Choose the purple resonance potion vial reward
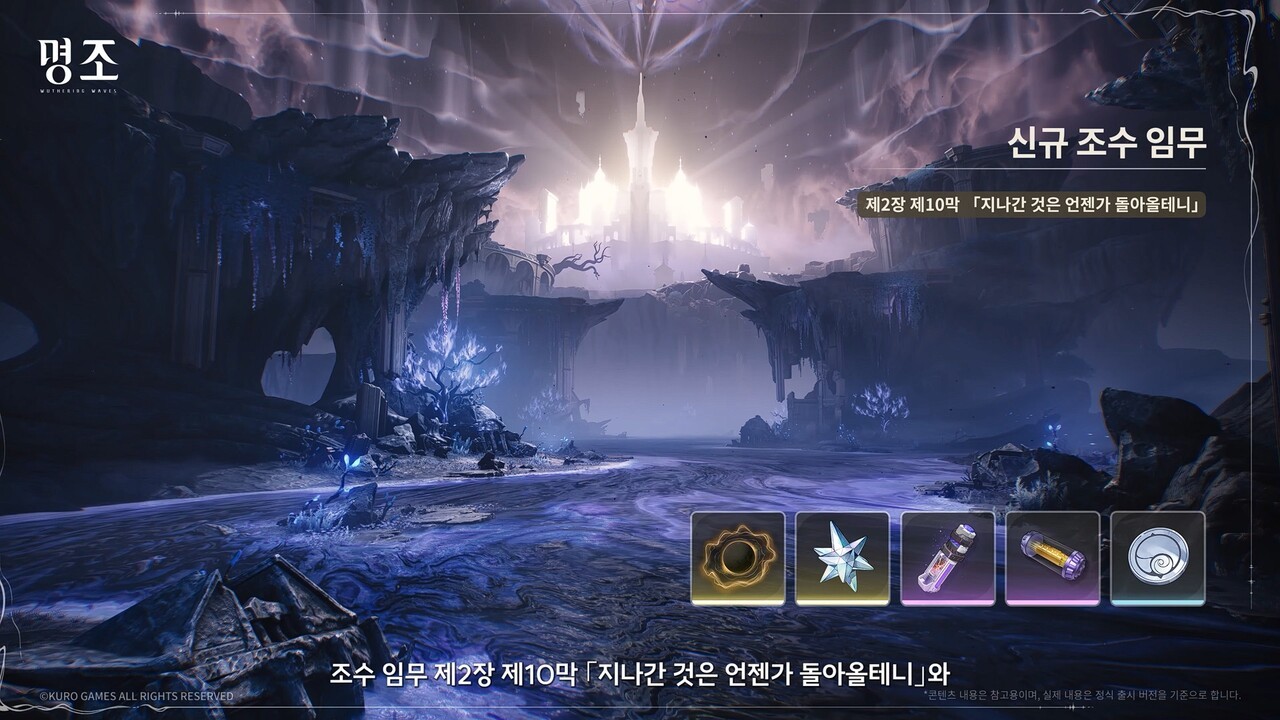This screenshot has height=720, width=1280. pos(947,557)
